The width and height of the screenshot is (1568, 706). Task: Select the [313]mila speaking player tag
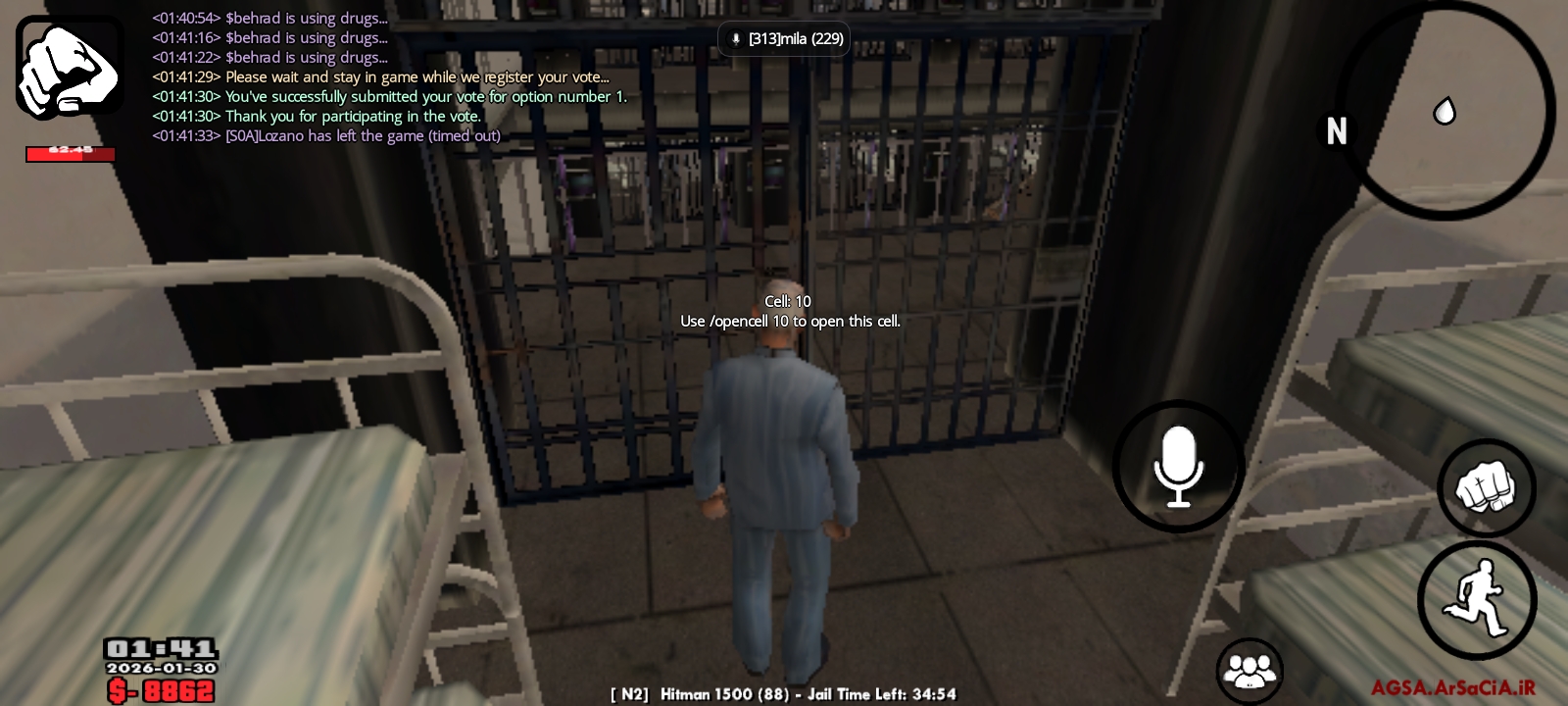point(785,39)
